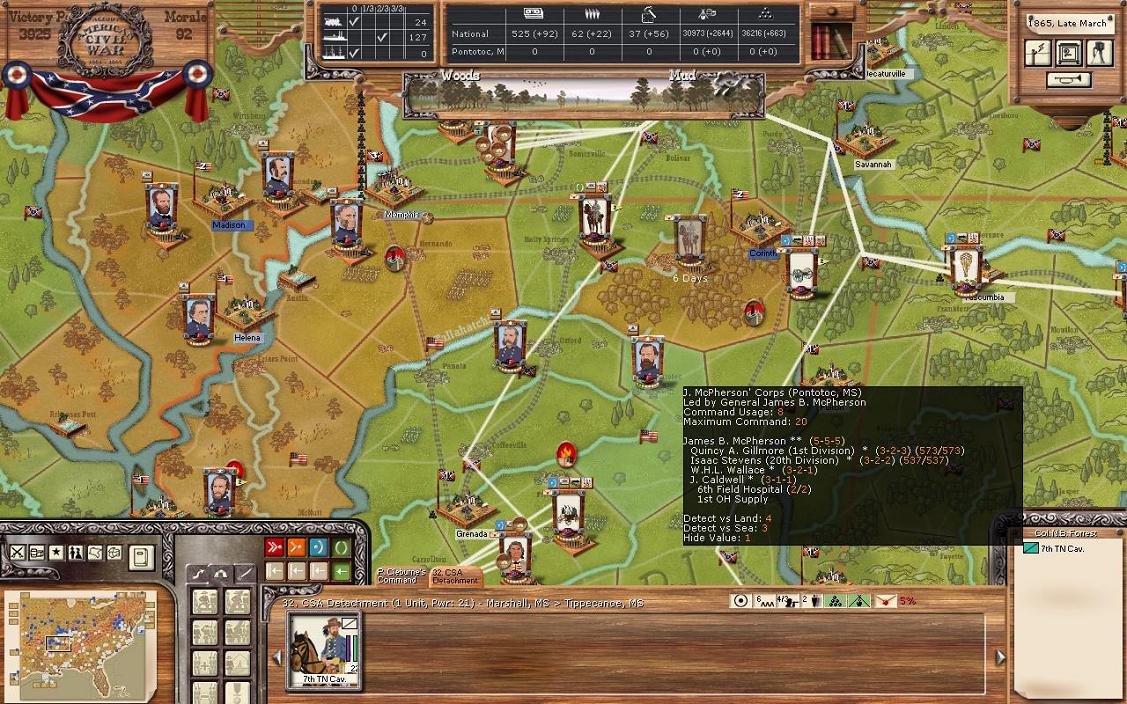
Task: Open the lightning telegraph pole button
Action: (1038, 53)
